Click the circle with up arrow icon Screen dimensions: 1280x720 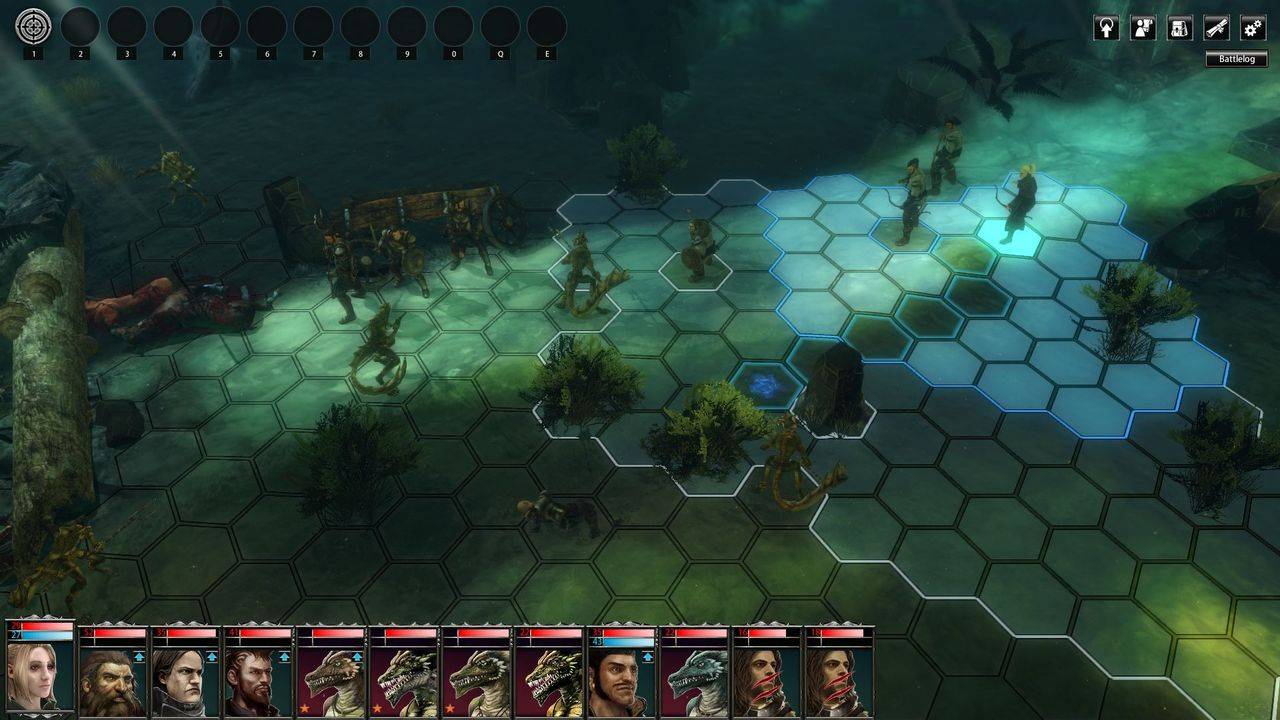[1106, 28]
